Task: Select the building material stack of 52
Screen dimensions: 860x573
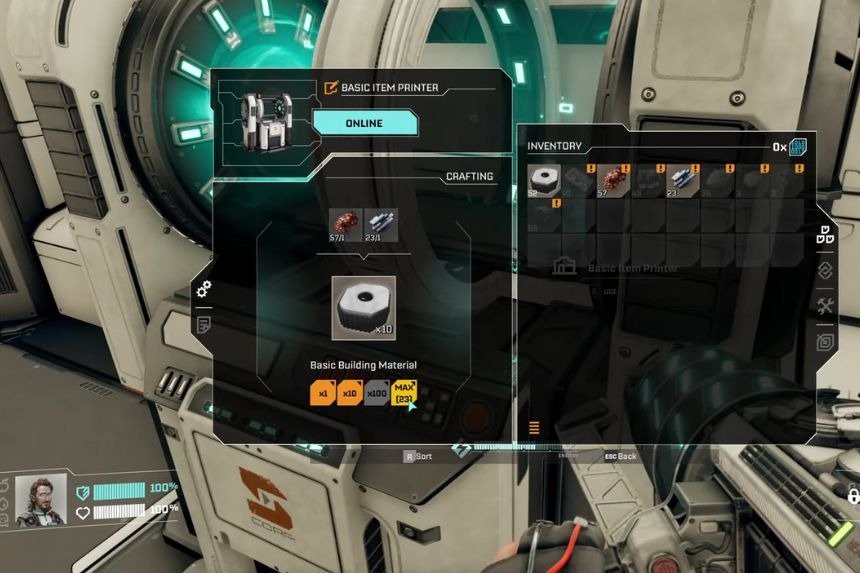Action: pyautogui.click(x=544, y=181)
